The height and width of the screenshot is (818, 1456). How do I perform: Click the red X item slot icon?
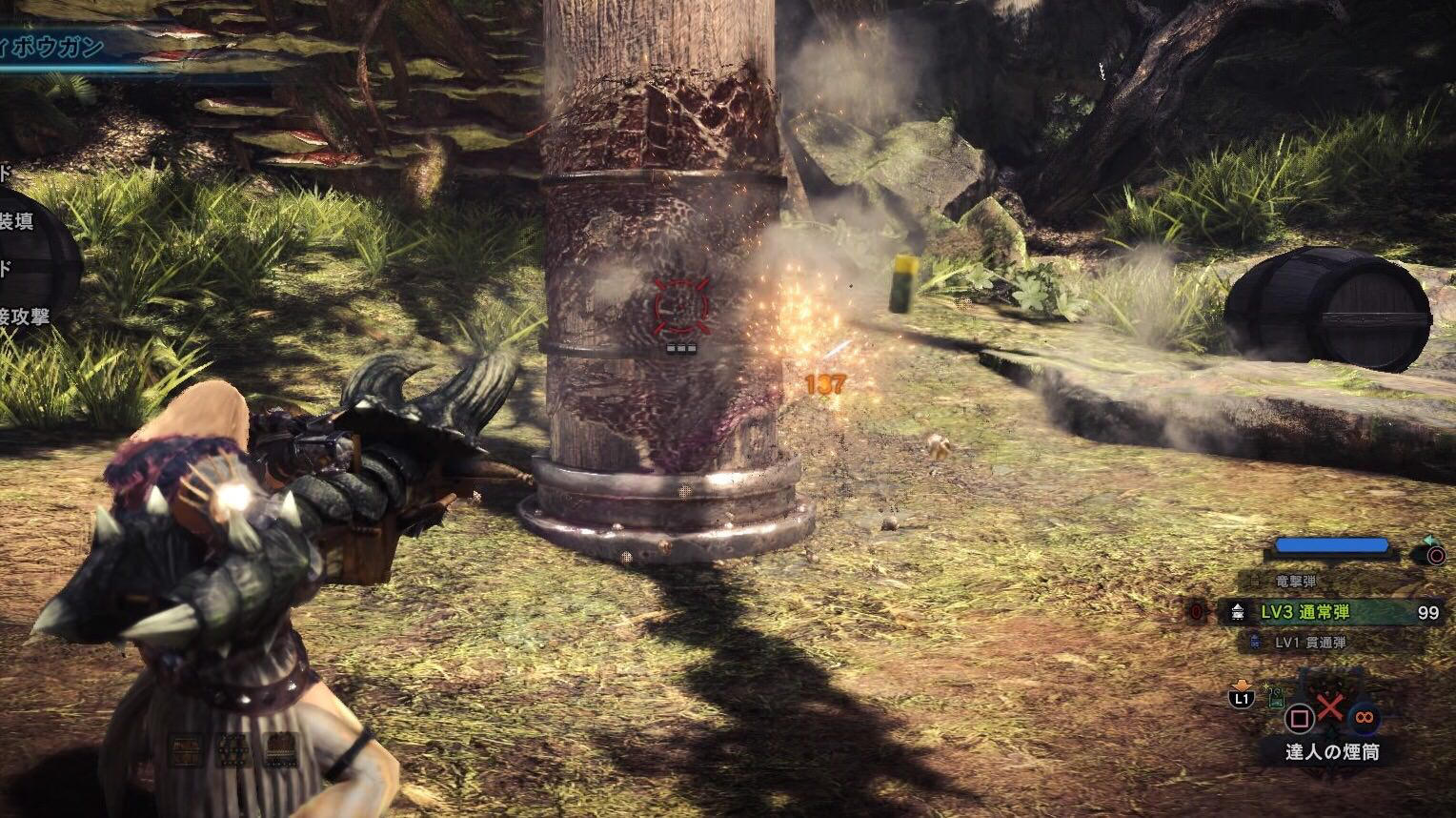coord(1329,706)
